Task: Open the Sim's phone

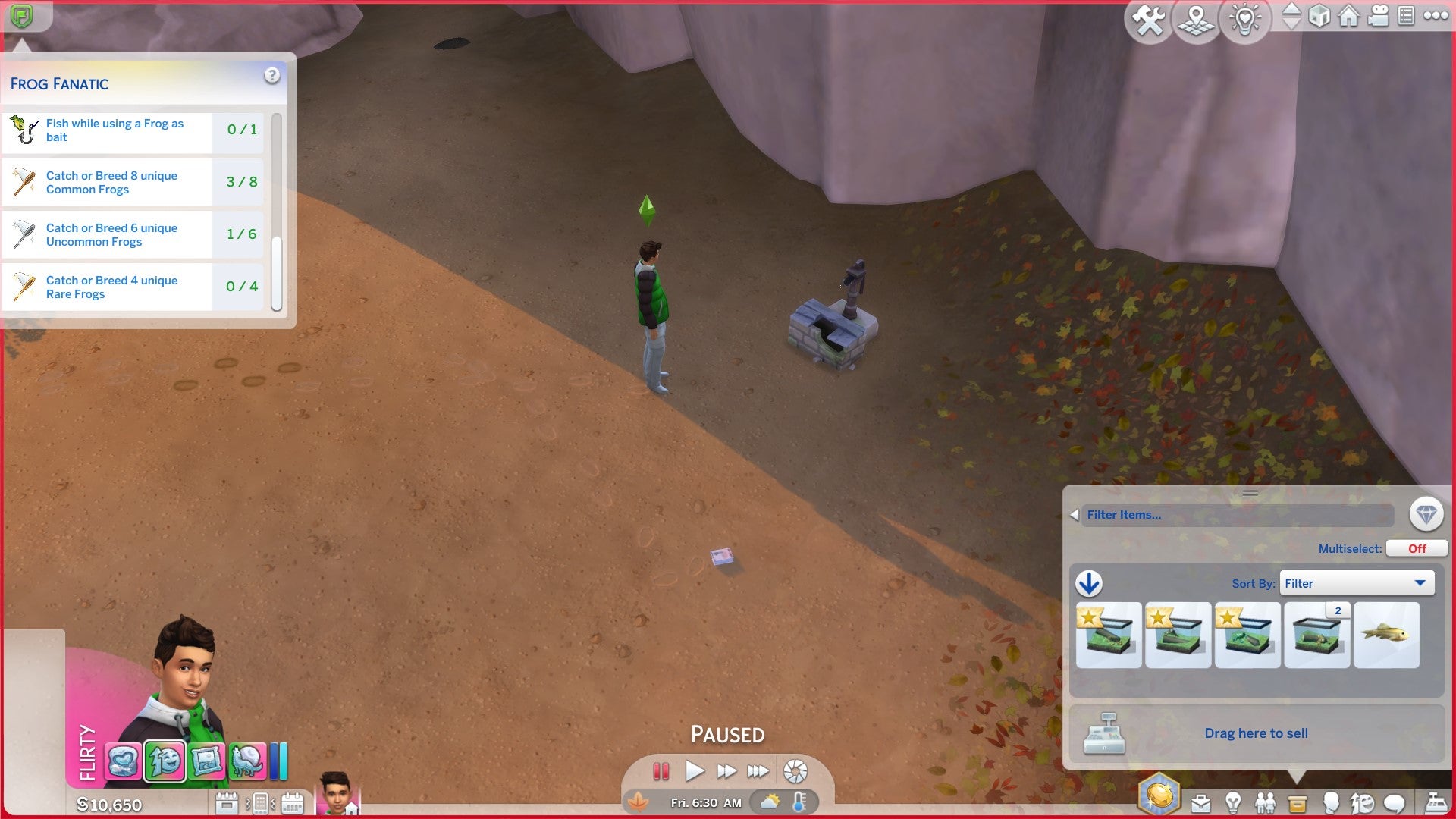Action: click(x=261, y=802)
